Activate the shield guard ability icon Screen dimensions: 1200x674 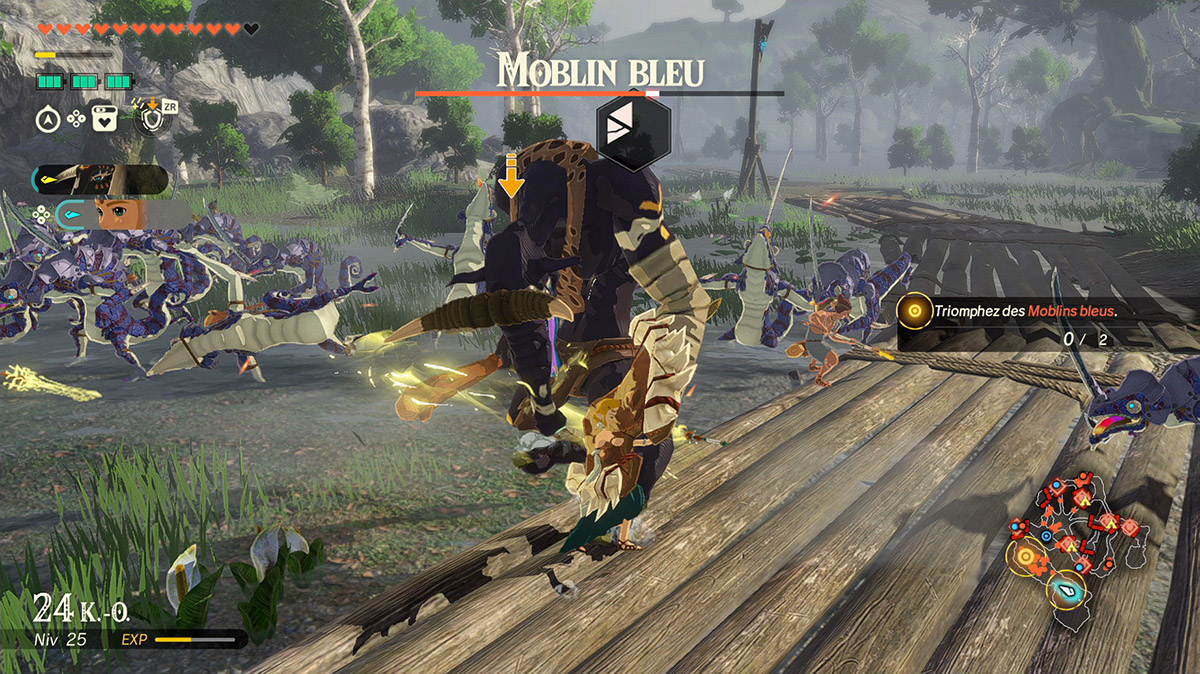(x=153, y=119)
